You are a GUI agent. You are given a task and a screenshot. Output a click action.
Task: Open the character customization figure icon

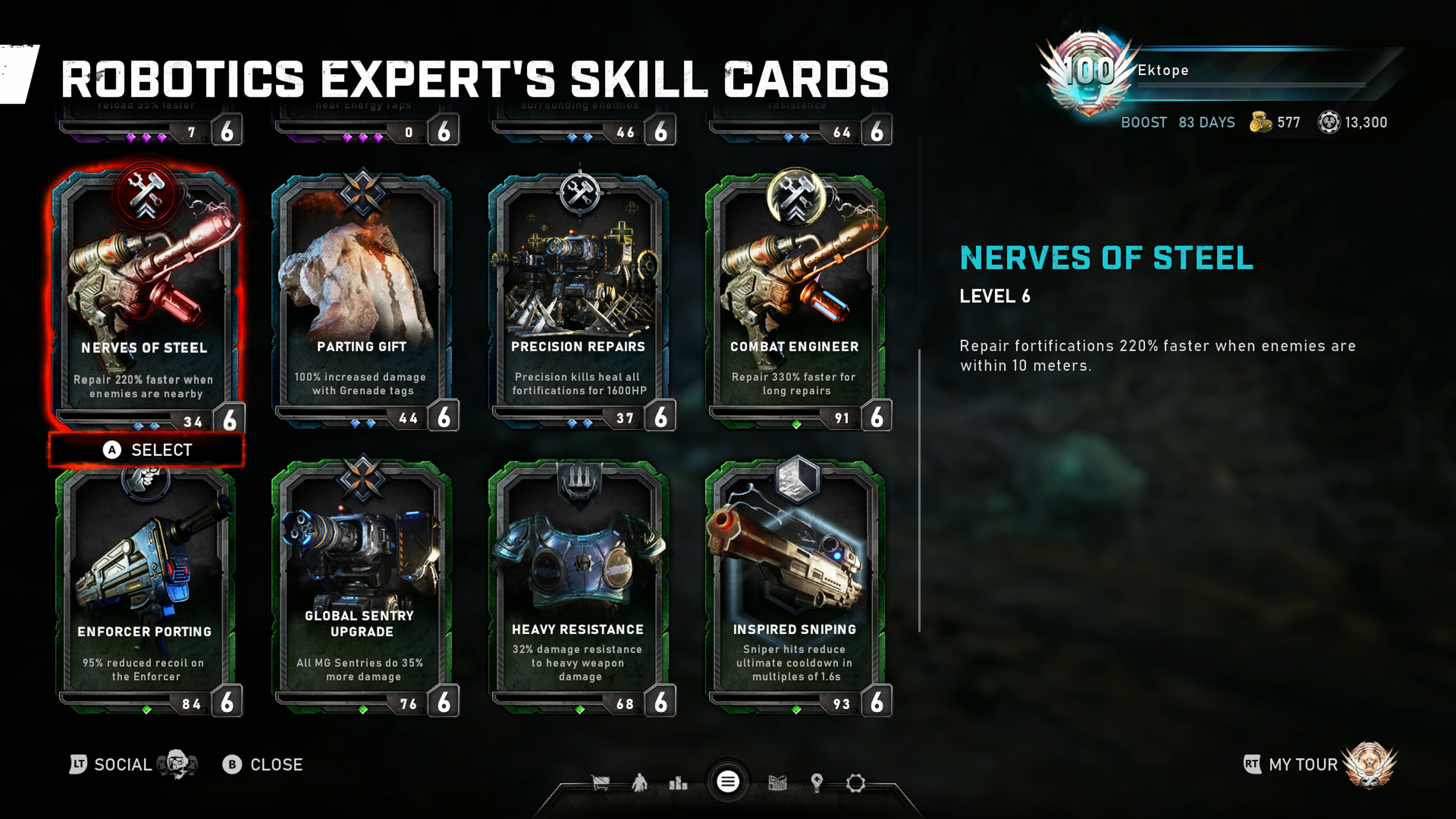(x=639, y=783)
